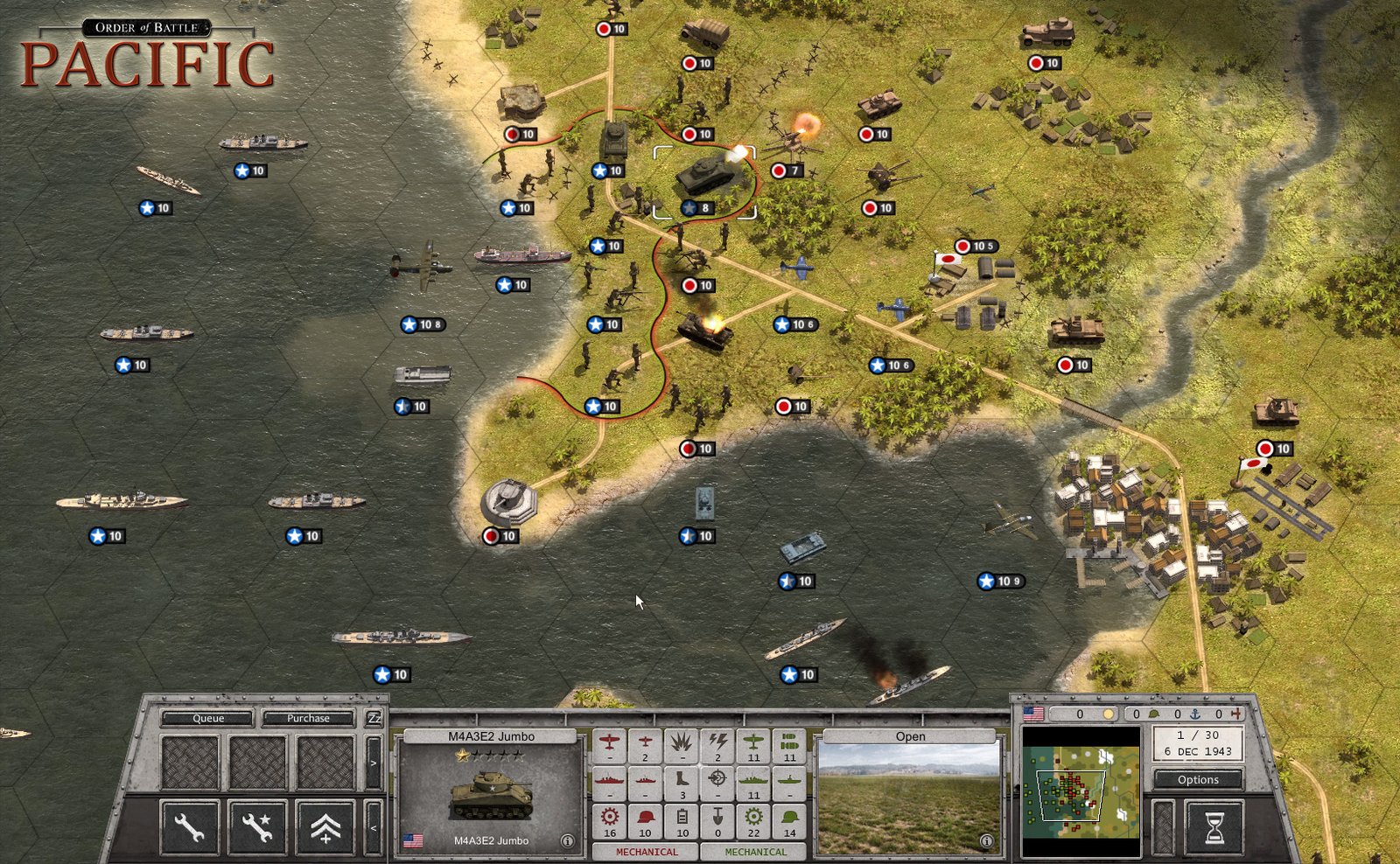Open the Queue panel

point(208,719)
